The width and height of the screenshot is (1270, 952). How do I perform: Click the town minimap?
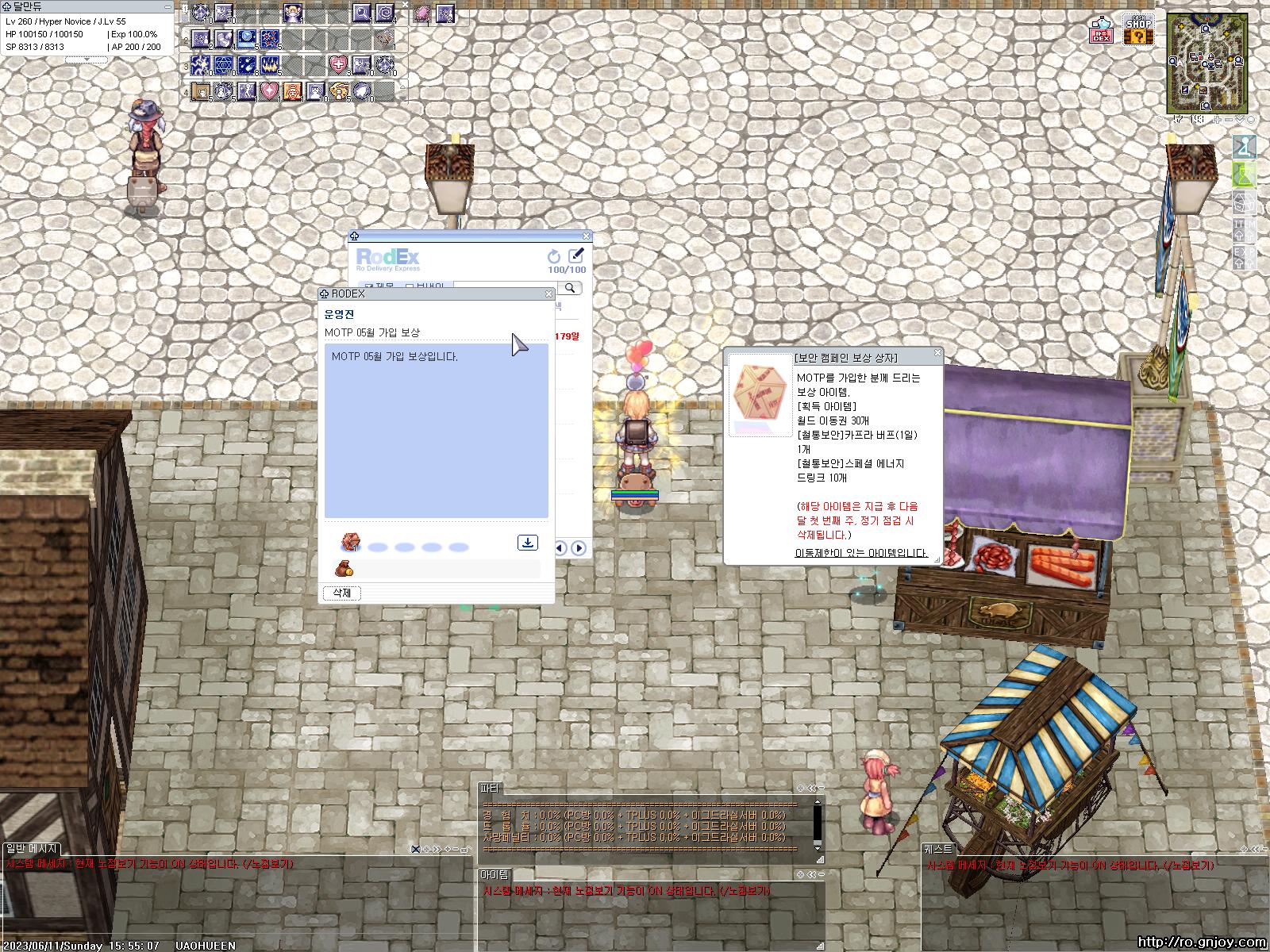[x=1206, y=62]
